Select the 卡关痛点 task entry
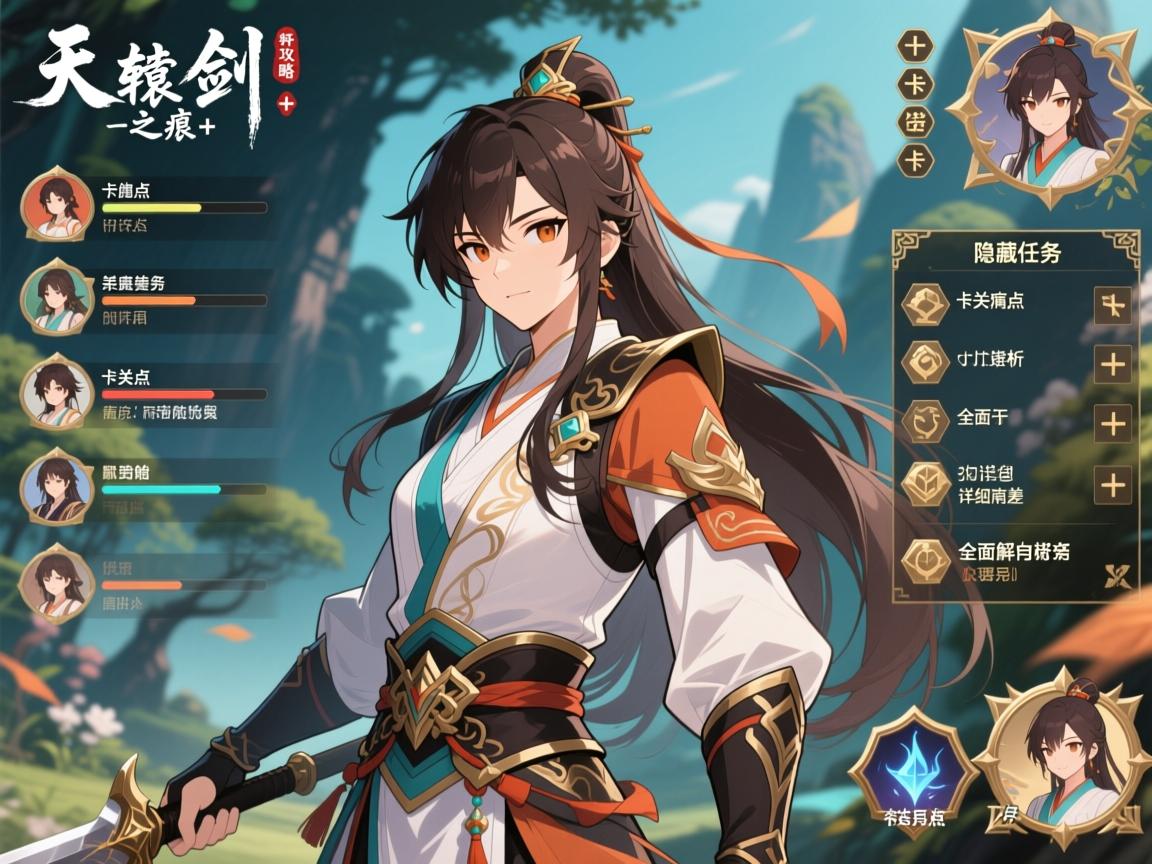Screen dimensions: 1152x864 tap(990, 301)
